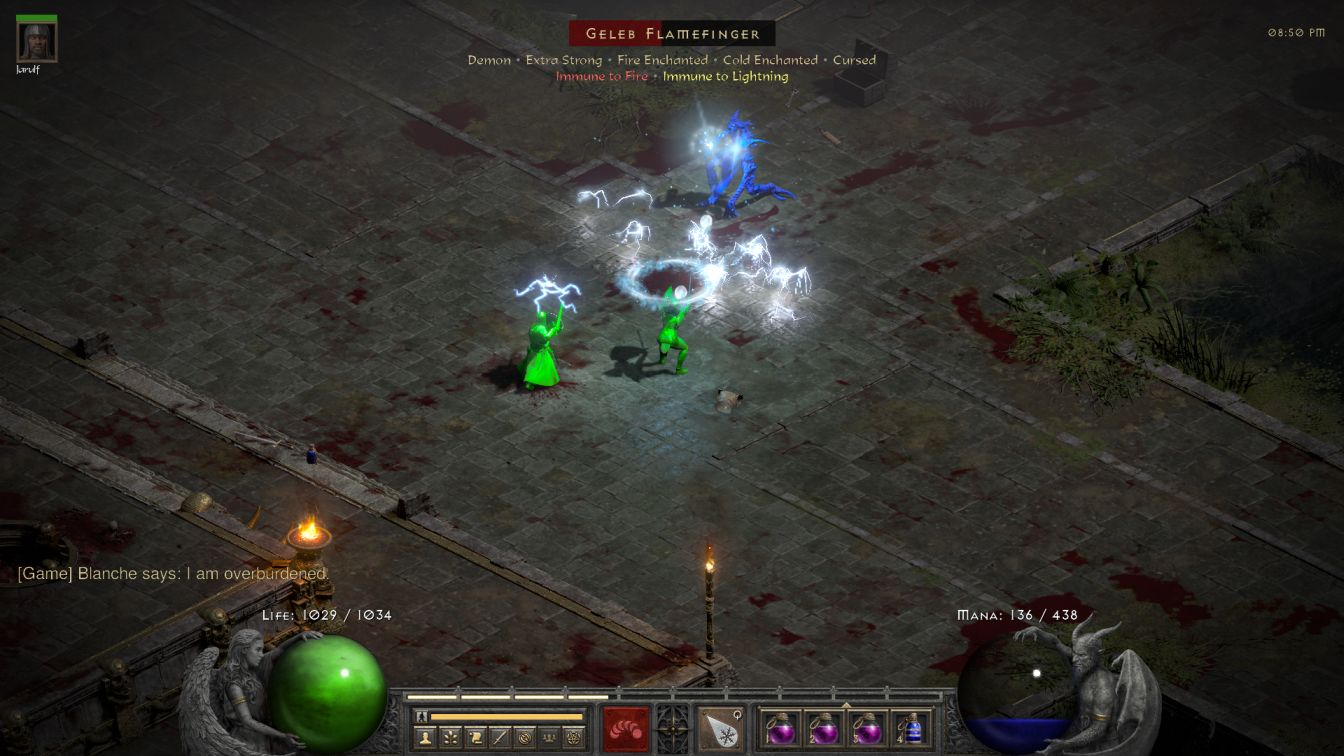Open the skill tree leaf icon
Viewport: 1344px width, 756px height.
click(x=449, y=738)
